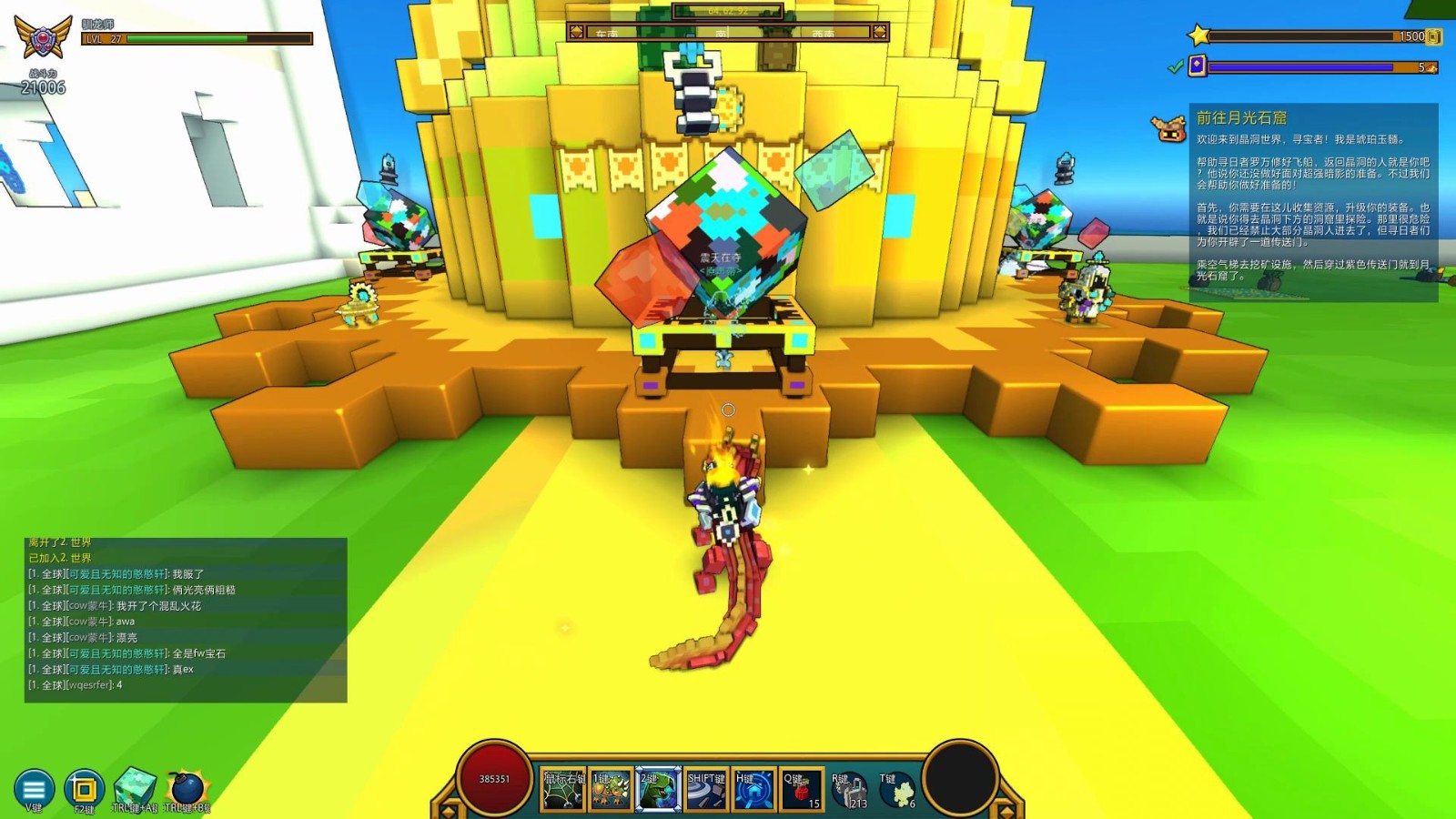Activate the spiked turtle dinosaur ability
Image resolution: width=1456 pixels, height=819 pixels.
coord(611,790)
